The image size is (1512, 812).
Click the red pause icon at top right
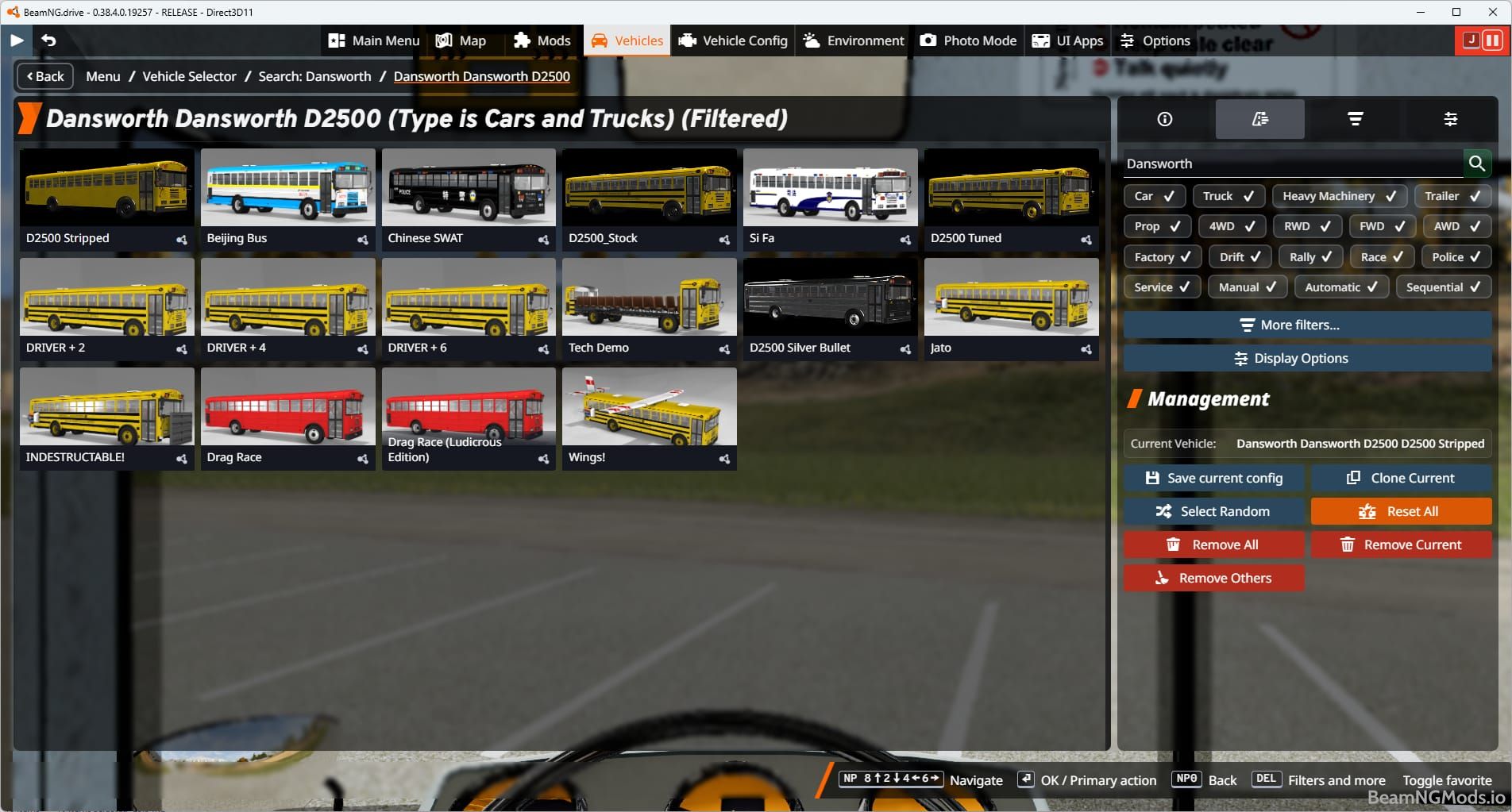(x=1494, y=40)
